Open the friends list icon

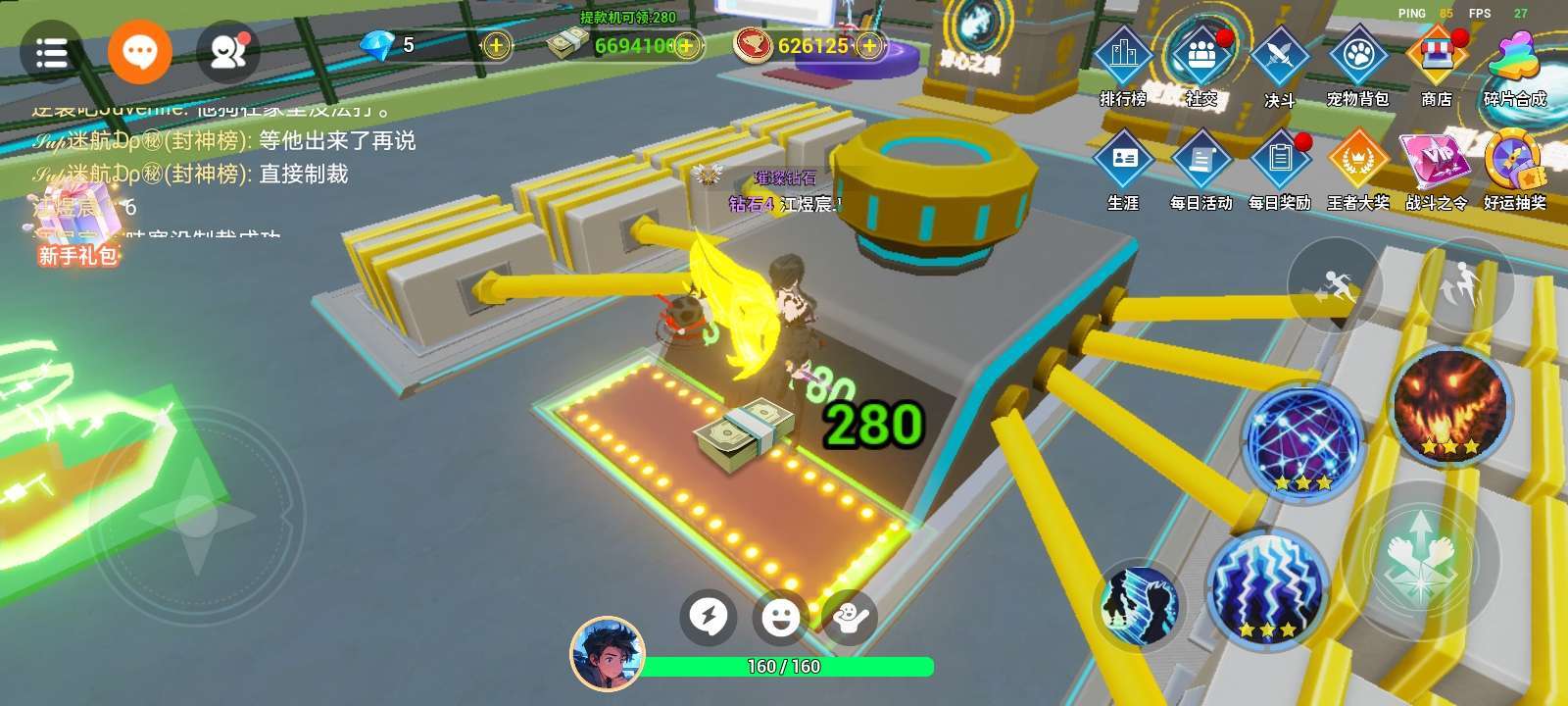228,53
